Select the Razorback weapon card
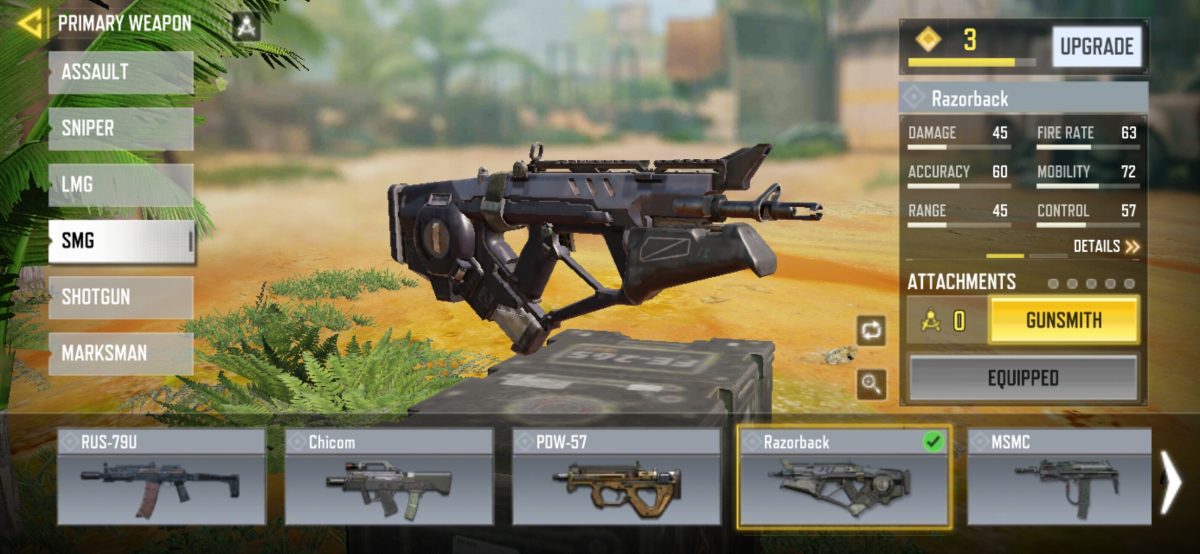1200x554 pixels. (843, 477)
